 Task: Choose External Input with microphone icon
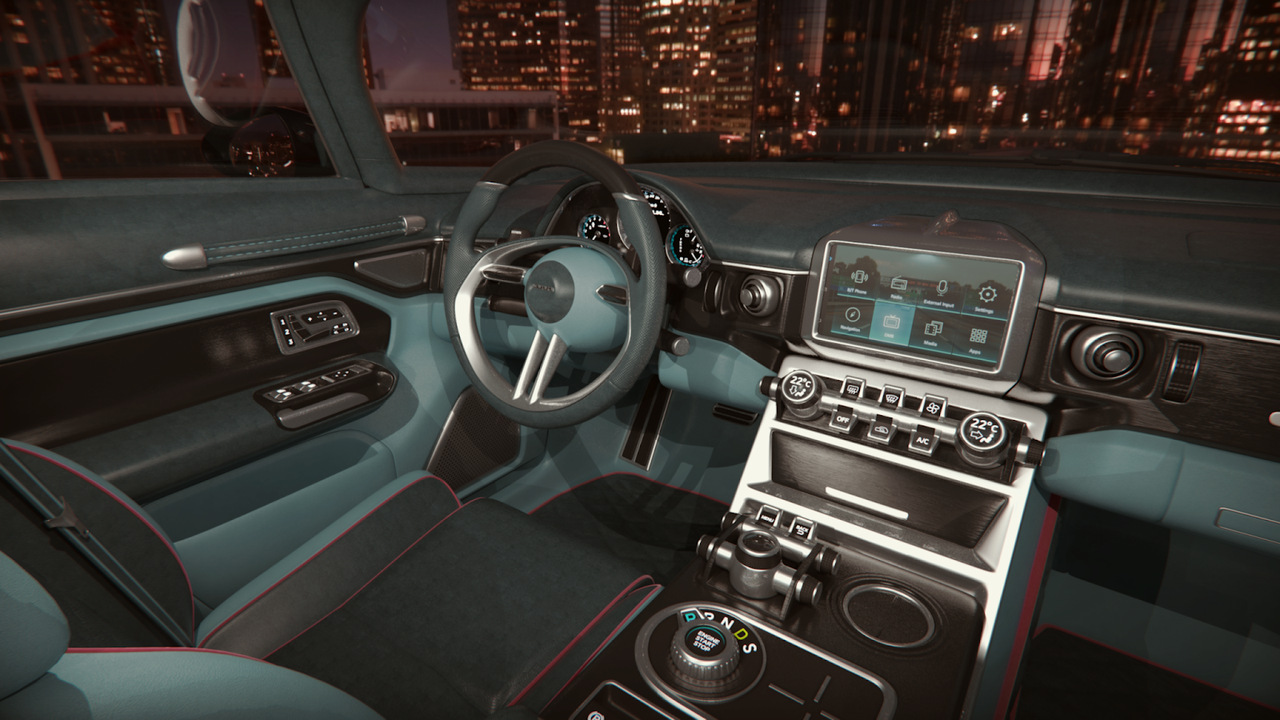pyautogui.click(x=942, y=293)
